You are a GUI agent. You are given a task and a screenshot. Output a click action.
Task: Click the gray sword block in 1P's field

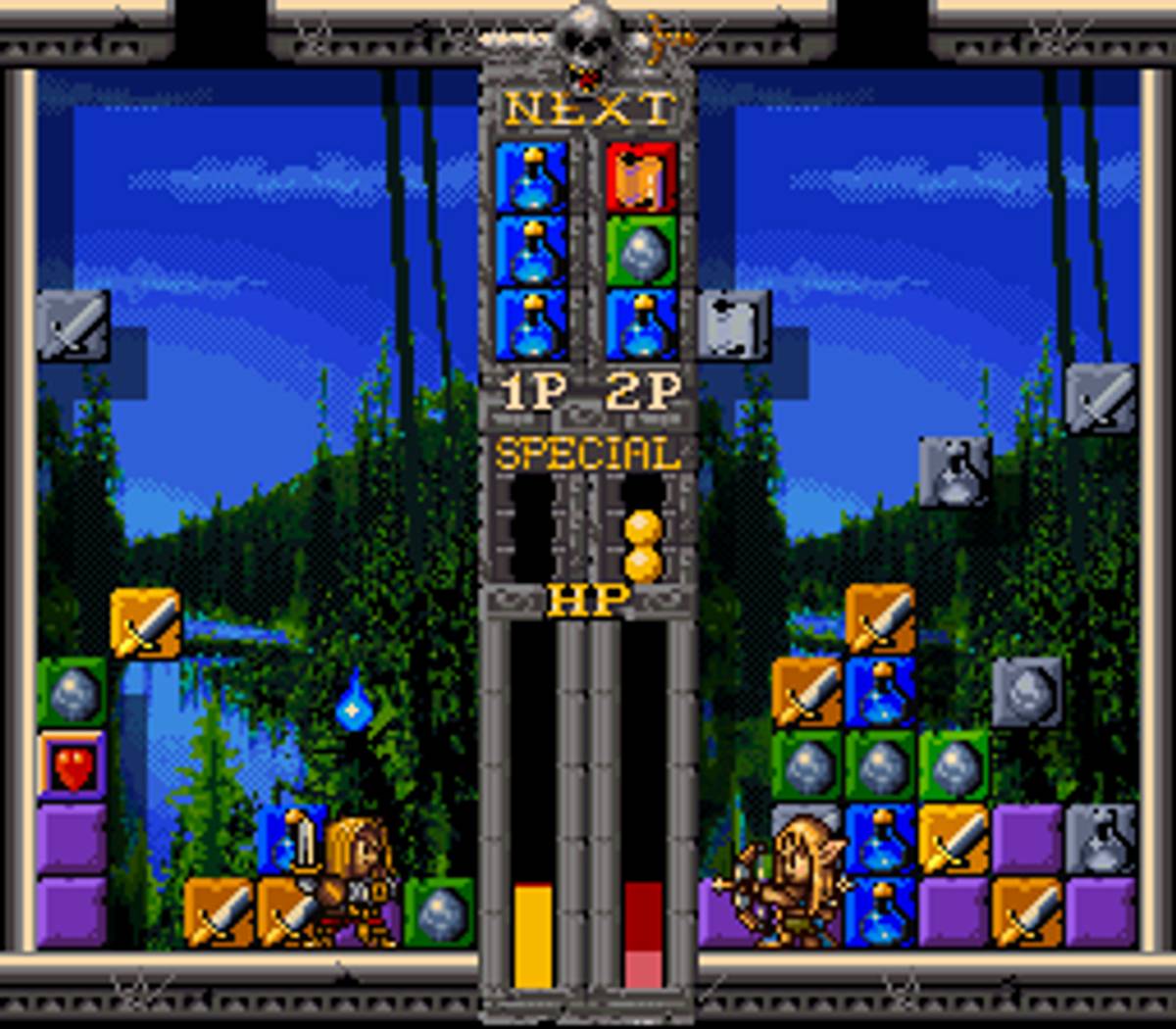tap(73, 324)
